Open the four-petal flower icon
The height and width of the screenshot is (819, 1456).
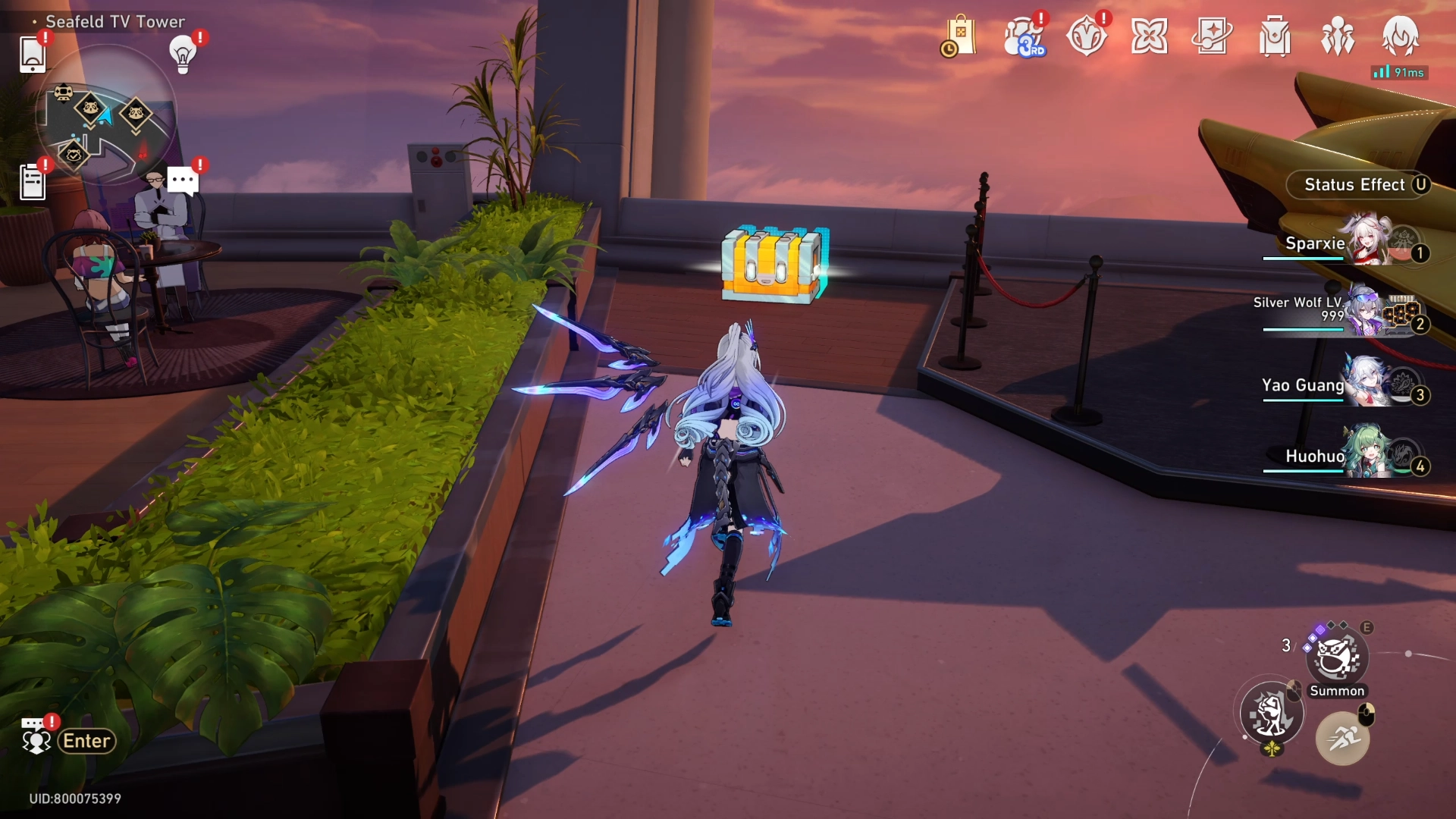pos(1149,36)
